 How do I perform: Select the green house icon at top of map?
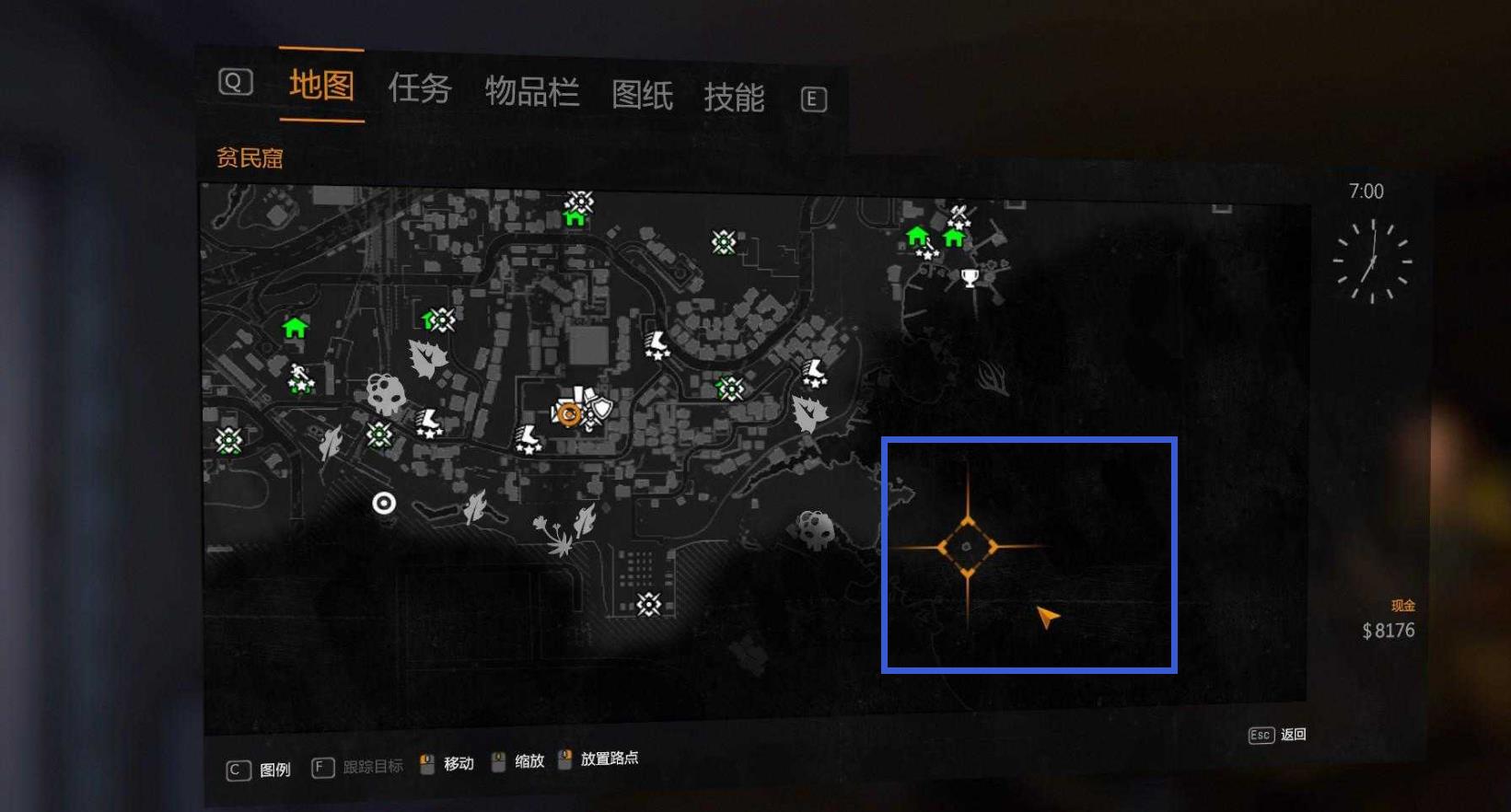tap(575, 218)
